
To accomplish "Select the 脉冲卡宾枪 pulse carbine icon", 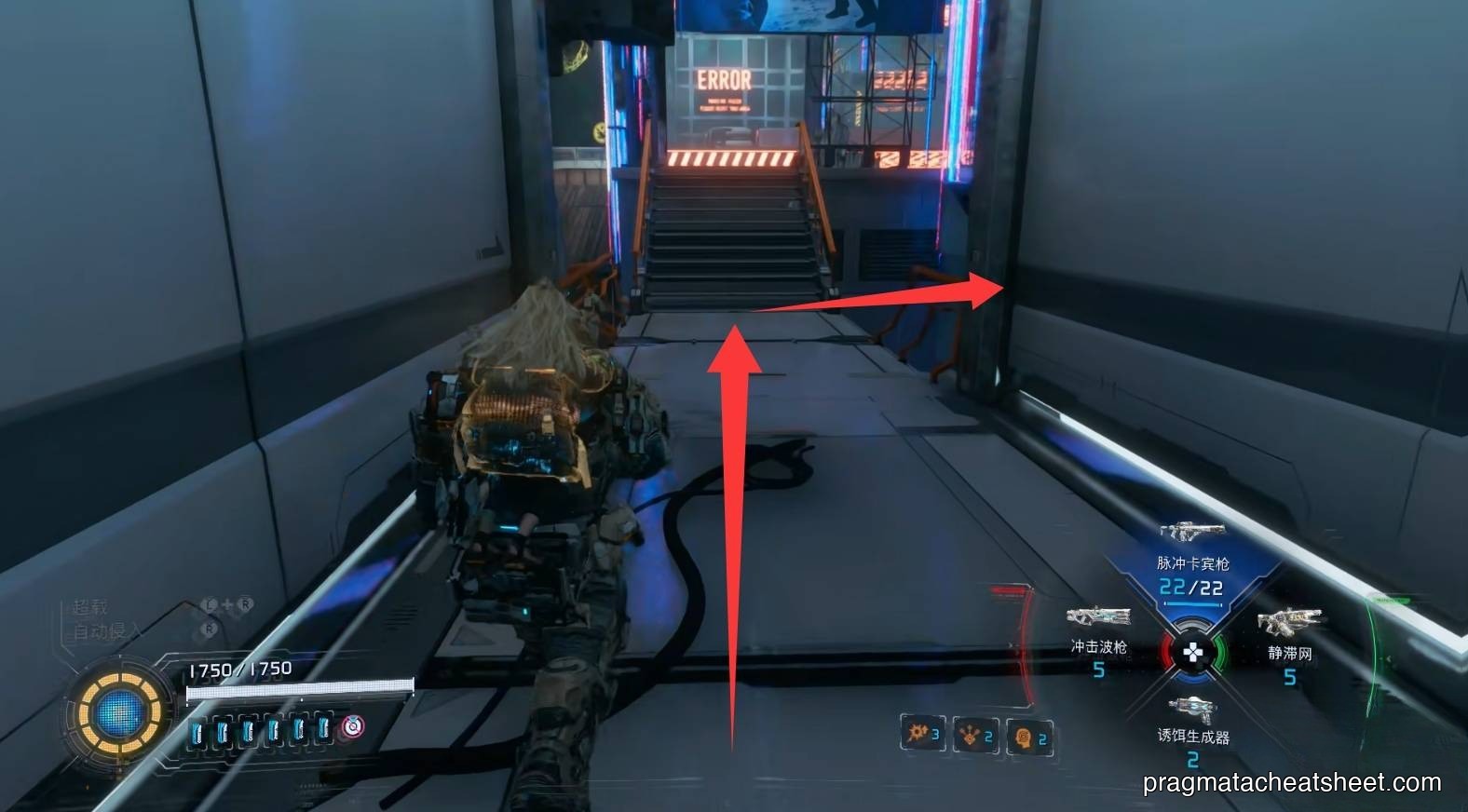I will (1191, 533).
